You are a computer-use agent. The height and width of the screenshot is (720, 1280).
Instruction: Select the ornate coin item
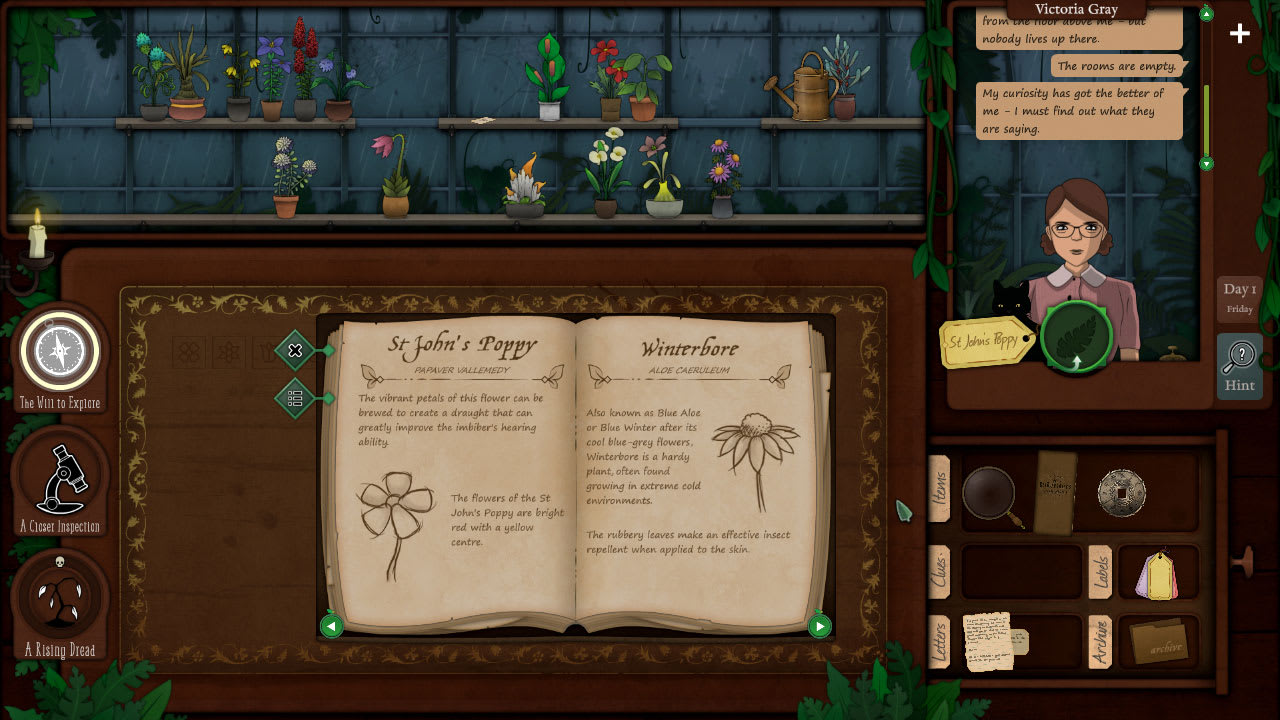(1121, 492)
